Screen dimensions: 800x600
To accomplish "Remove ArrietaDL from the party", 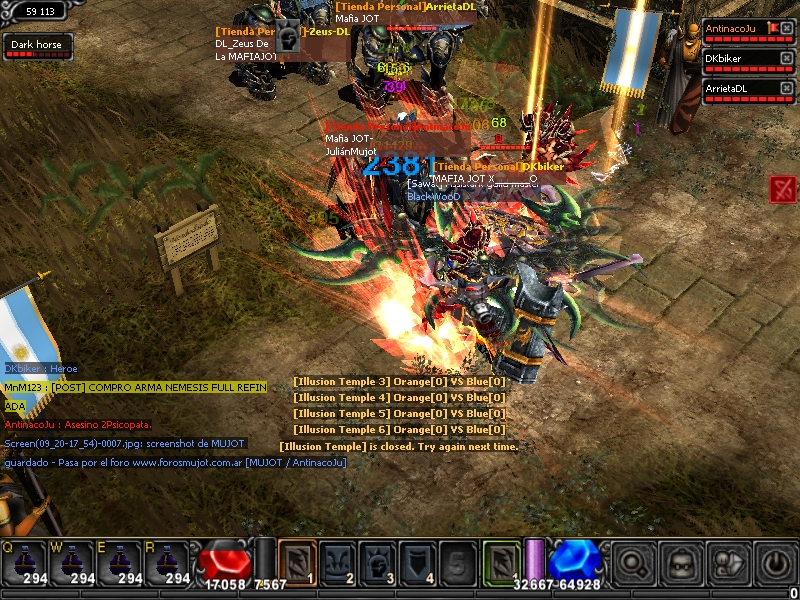I will [786, 88].
